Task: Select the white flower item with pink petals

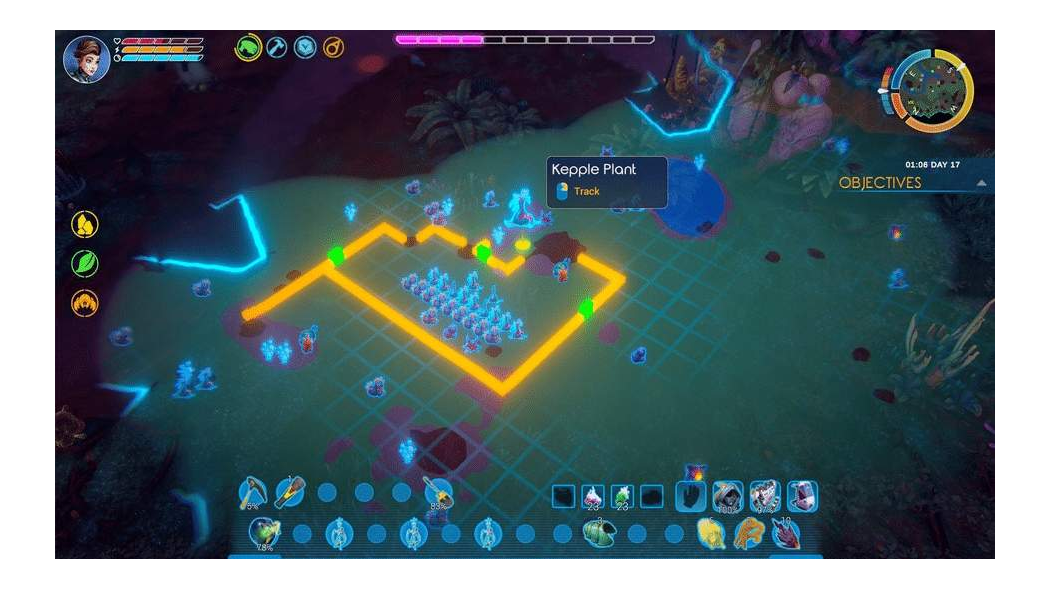Action: pyautogui.click(x=593, y=495)
